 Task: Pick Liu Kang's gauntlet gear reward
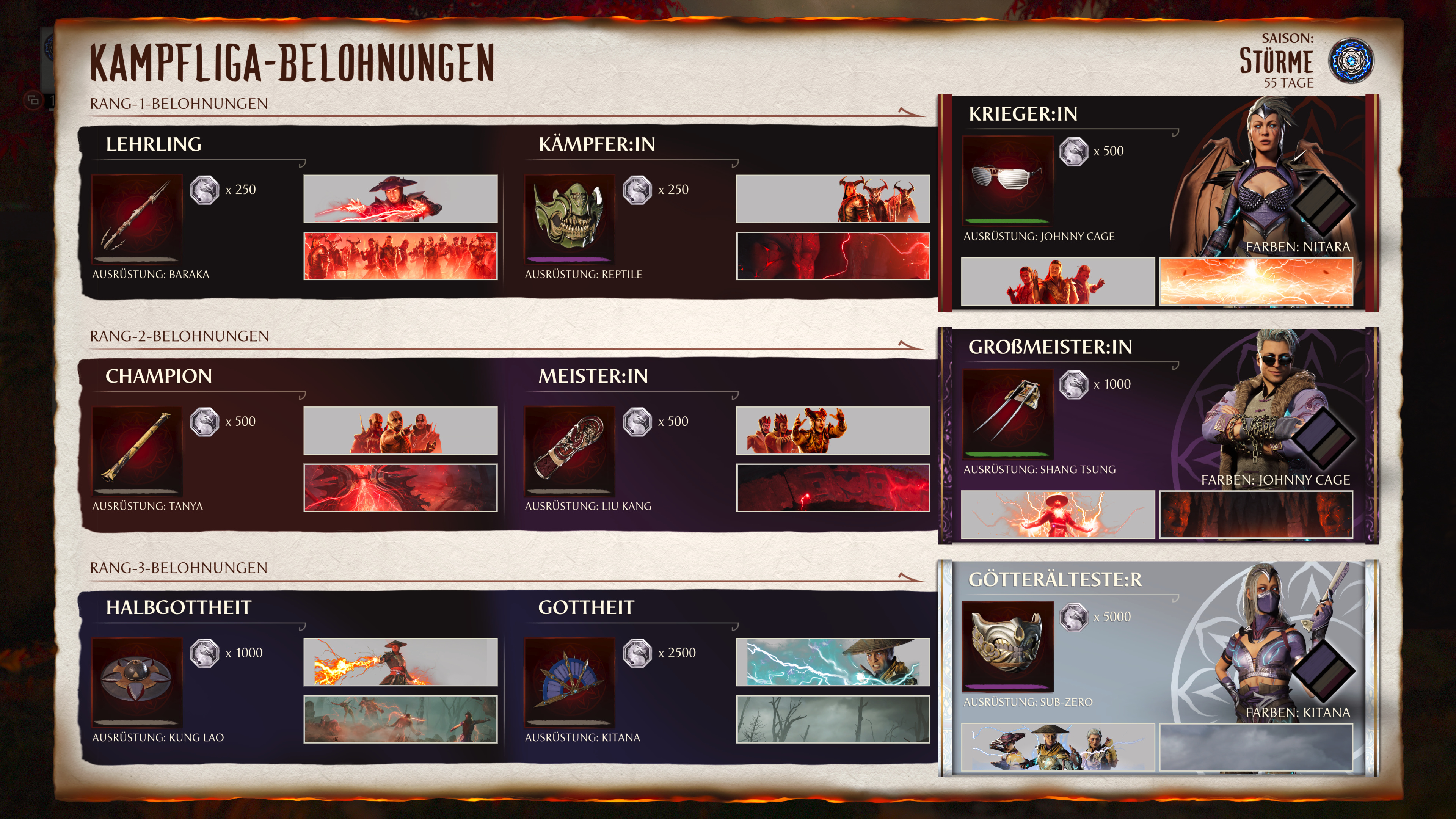click(569, 450)
